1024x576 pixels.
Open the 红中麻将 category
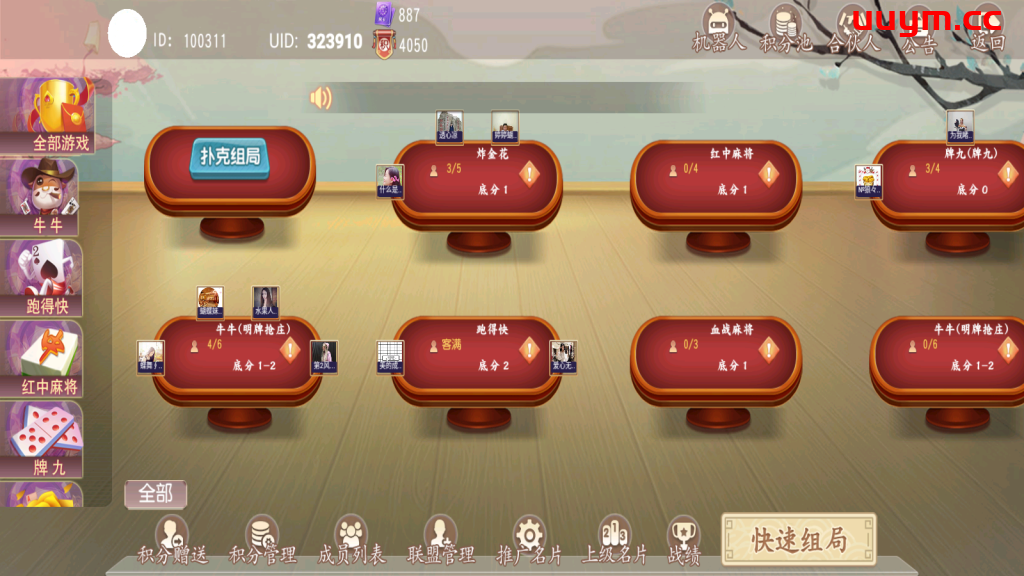coord(48,359)
